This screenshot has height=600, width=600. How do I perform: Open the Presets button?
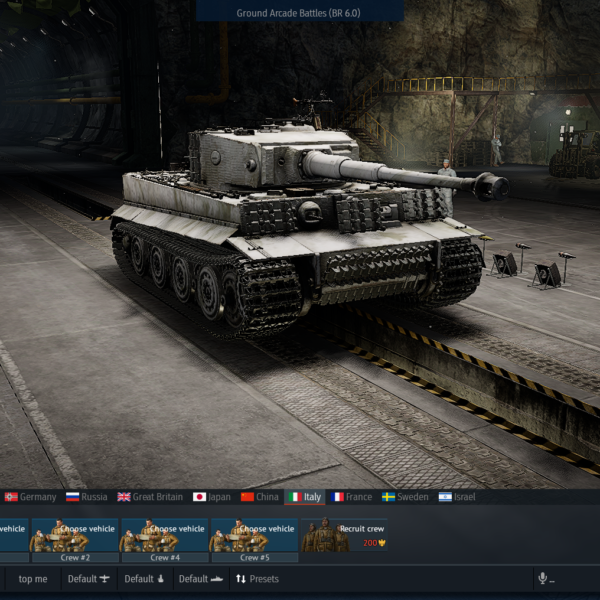coord(257,579)
